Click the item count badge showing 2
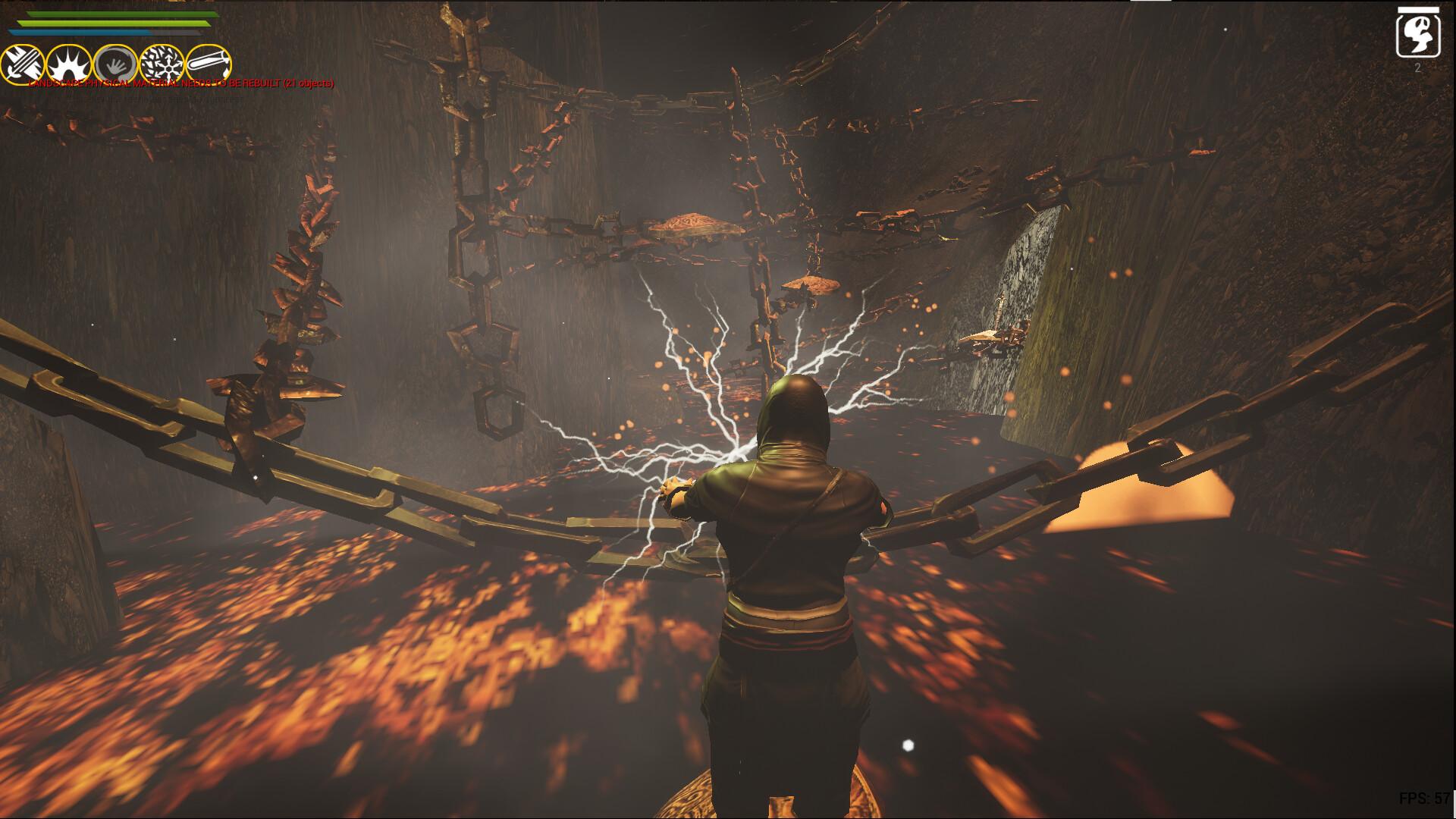1456x819 pixels. [x=1417, y=67]
